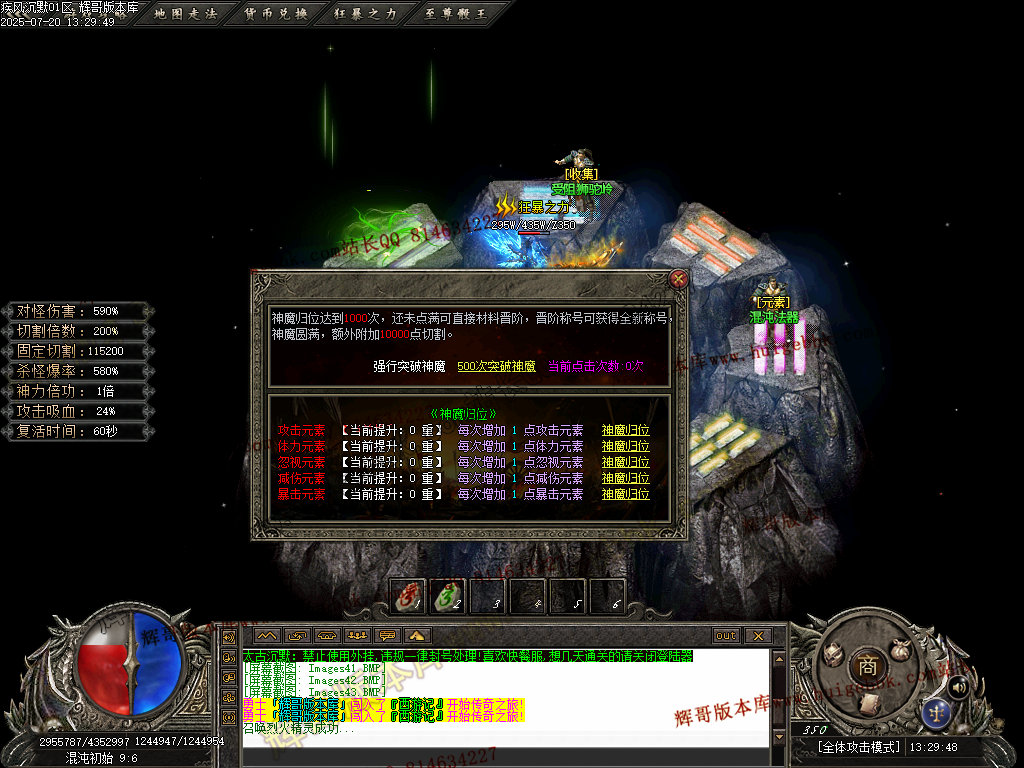Use the red potion in hotbar slot 1
Viewport: 1024px width, 768px height.
pyautogui.click(x=408, y=596)
